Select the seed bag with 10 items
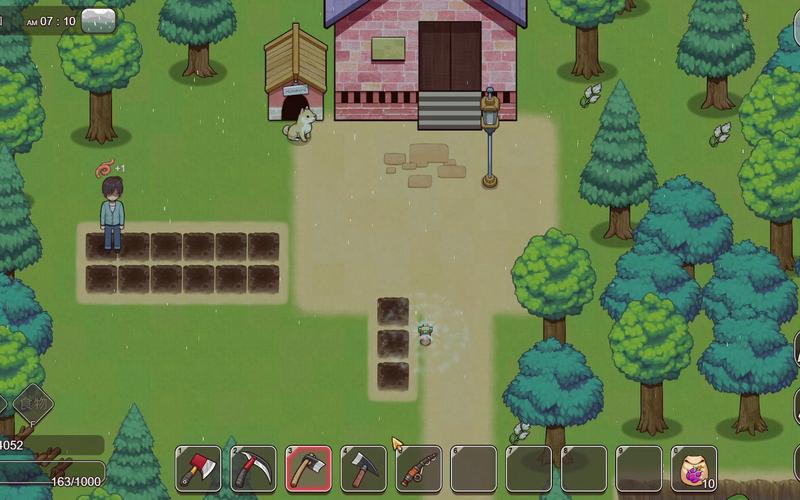800x500 pixels. point(693,468)
